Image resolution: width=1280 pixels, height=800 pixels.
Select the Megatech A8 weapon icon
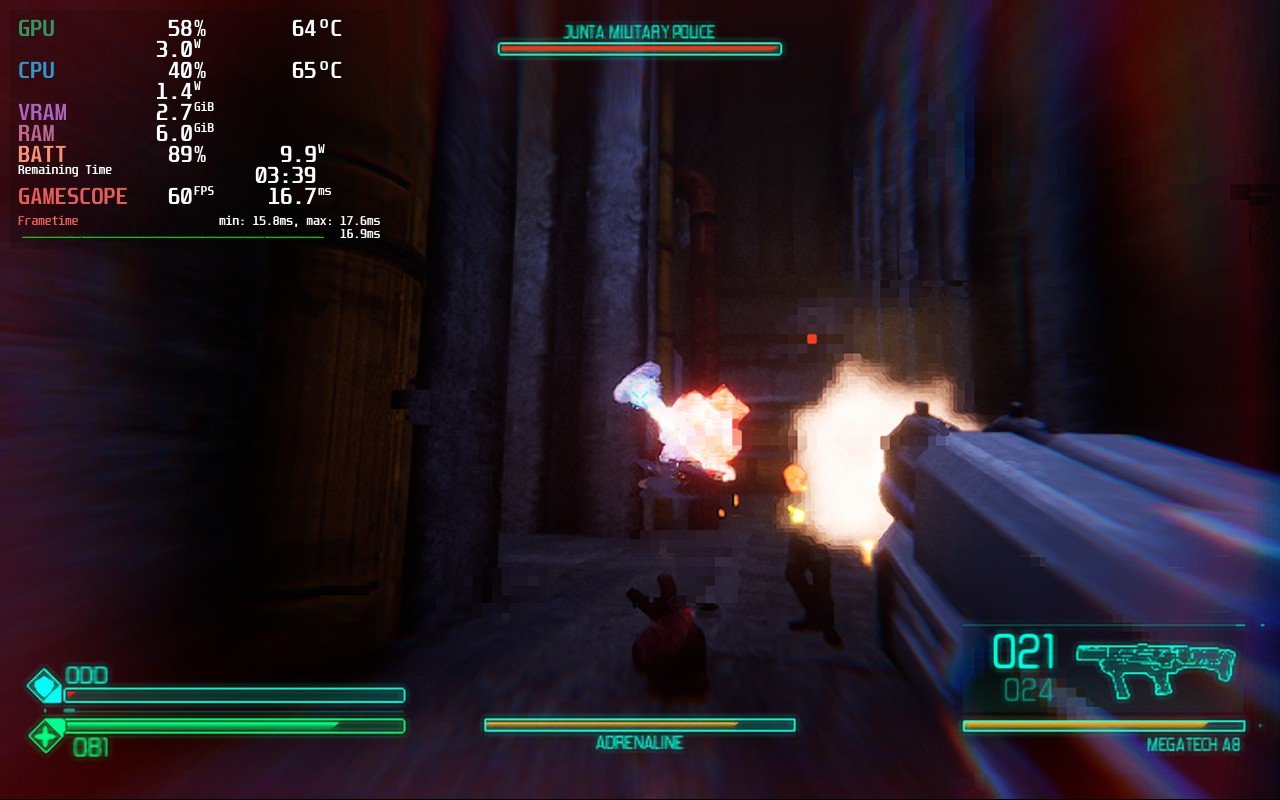tap(1155, 667)
